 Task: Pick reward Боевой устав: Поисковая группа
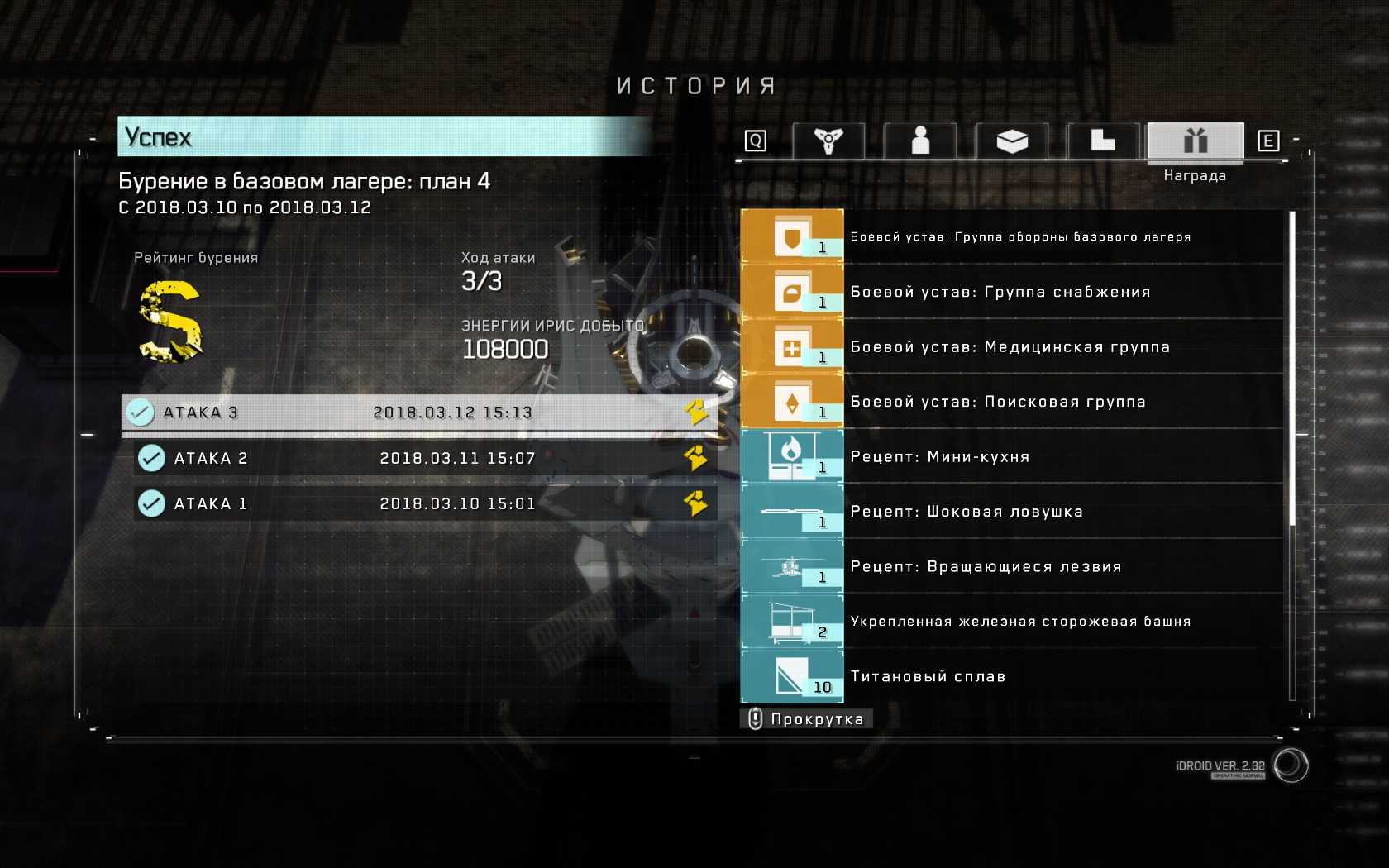coord(1013,402)
